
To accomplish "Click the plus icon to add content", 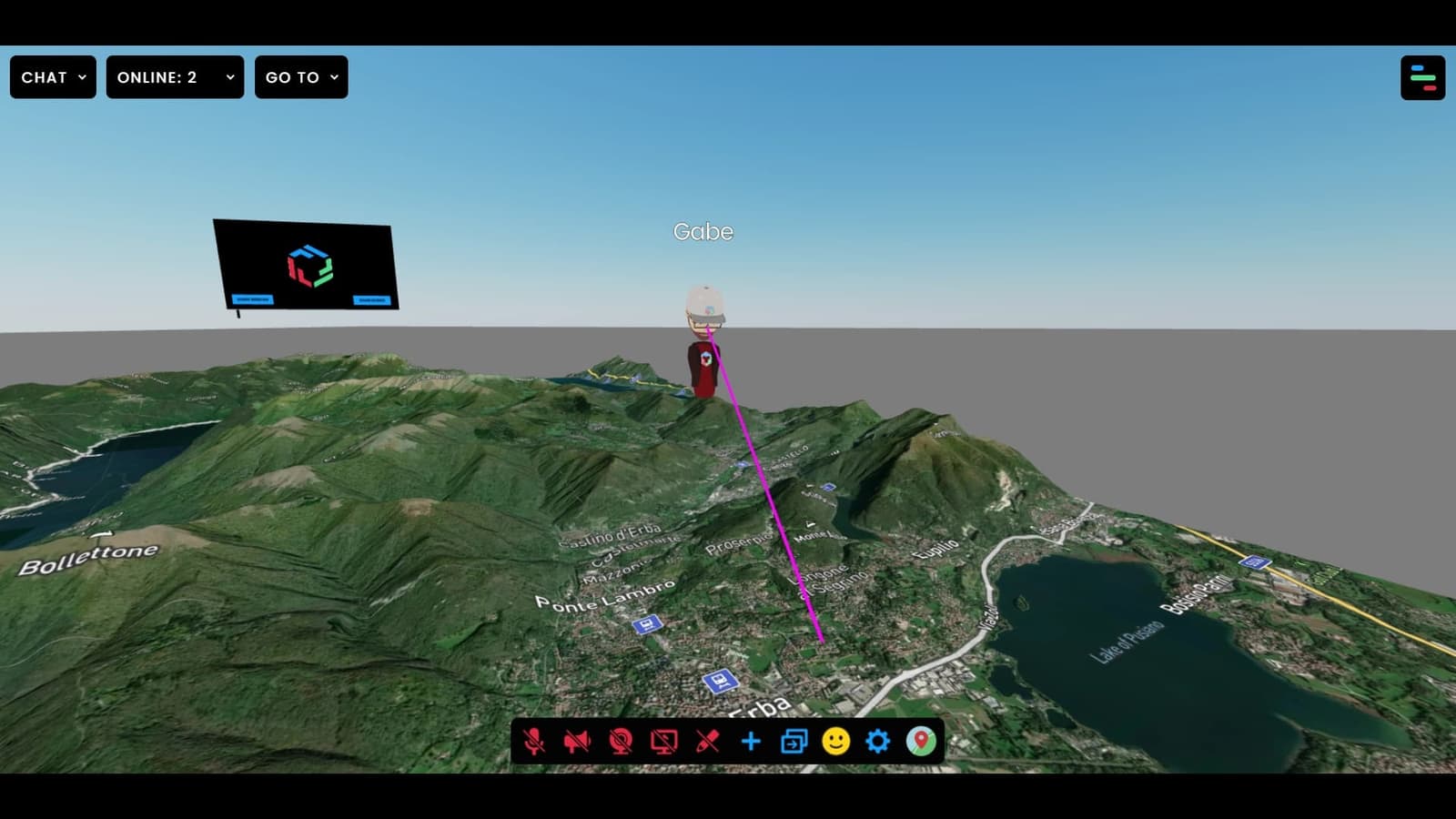I will click(750, 742).
